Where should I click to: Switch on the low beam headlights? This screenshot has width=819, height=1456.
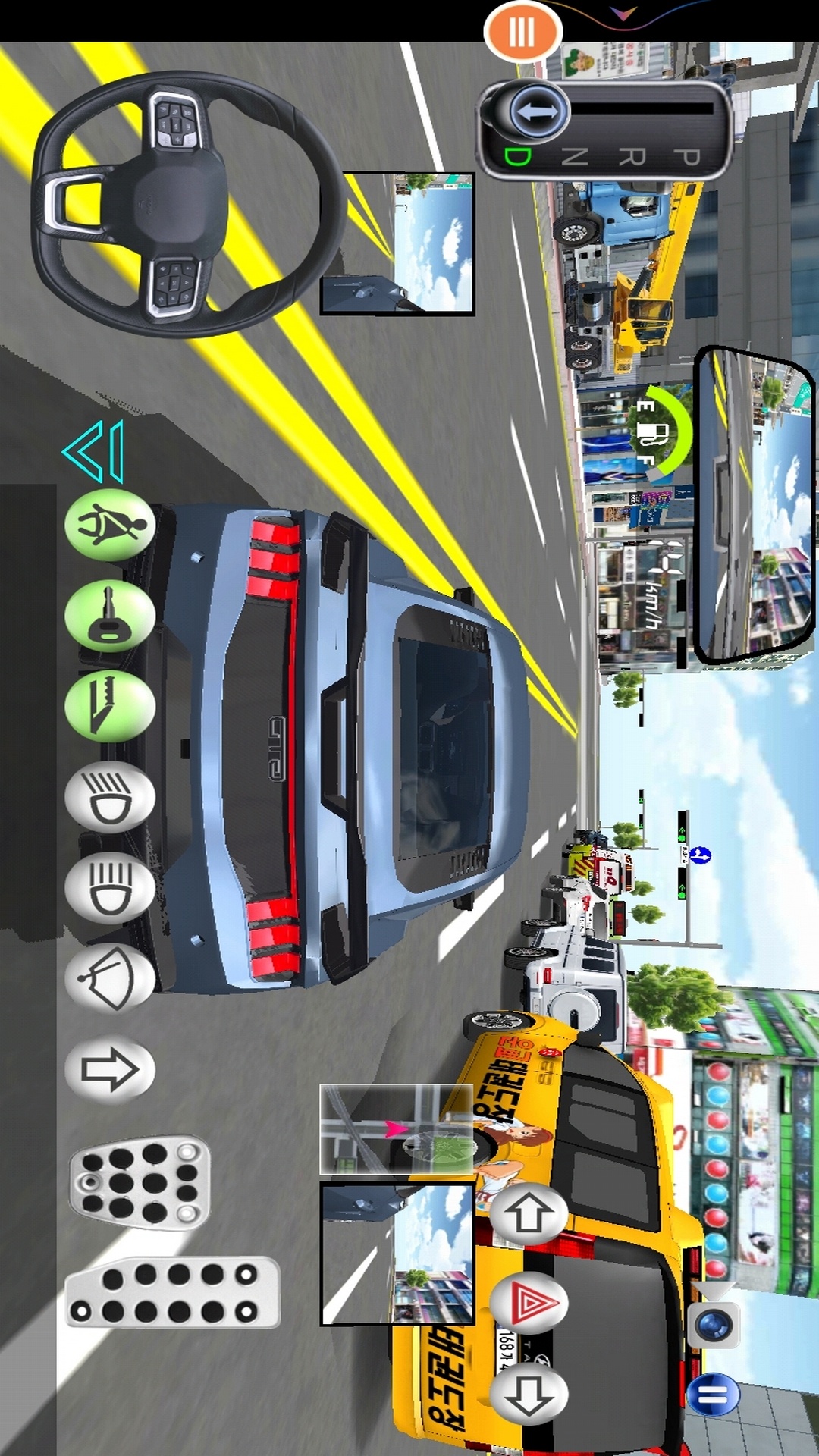[111, 798]
